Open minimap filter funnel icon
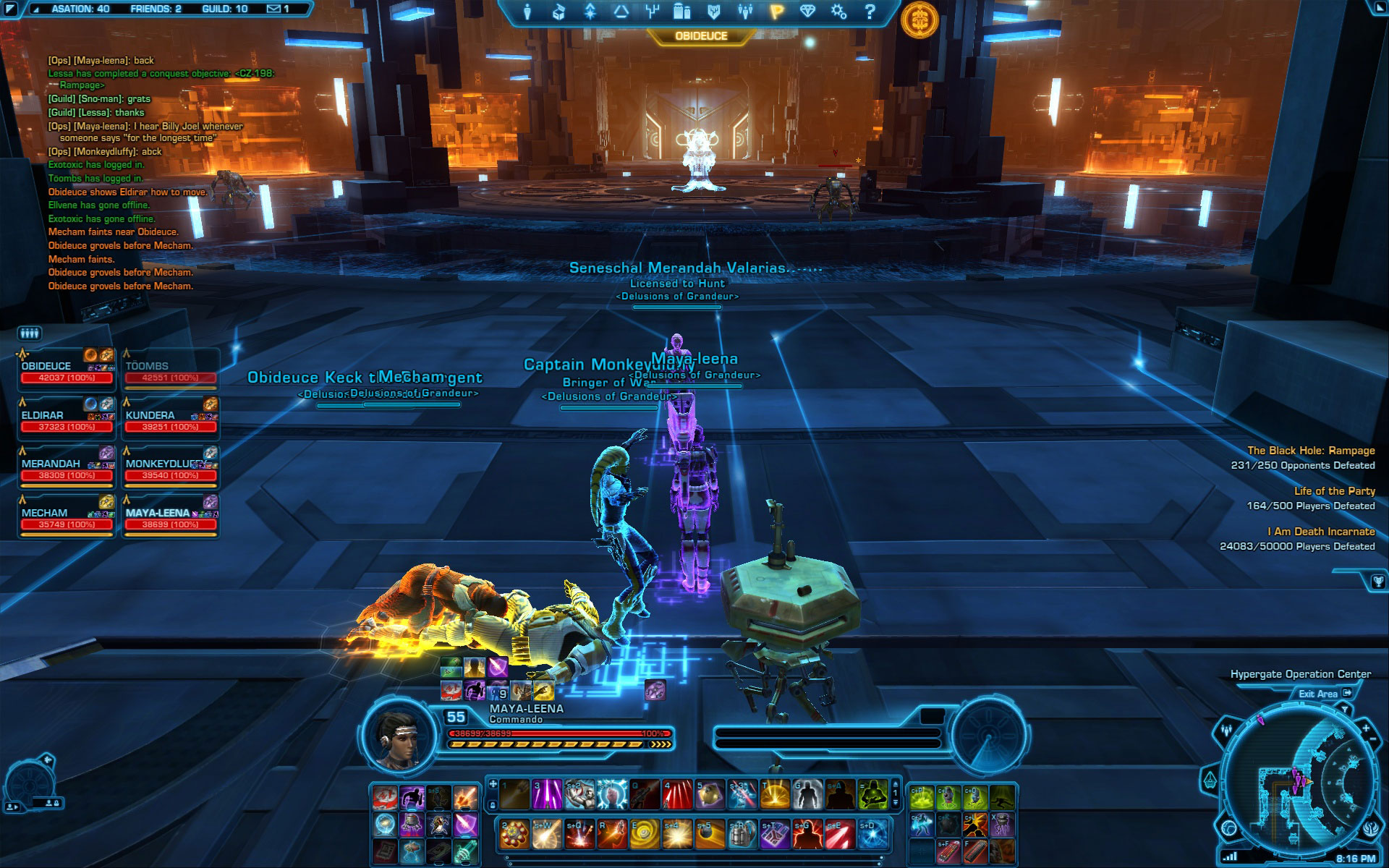Viewport: 1389px width, 868px height. (1344, 710)
